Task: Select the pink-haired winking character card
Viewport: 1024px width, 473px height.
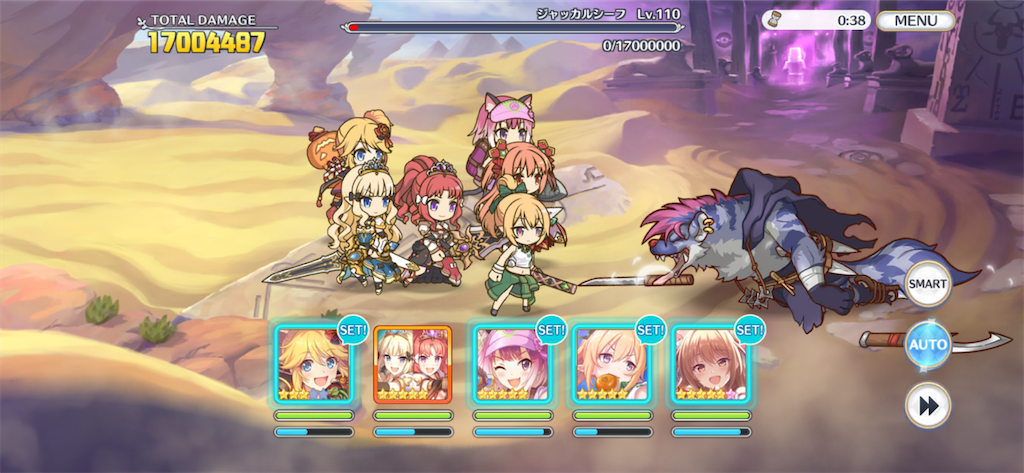Action: tap(512, 364)
